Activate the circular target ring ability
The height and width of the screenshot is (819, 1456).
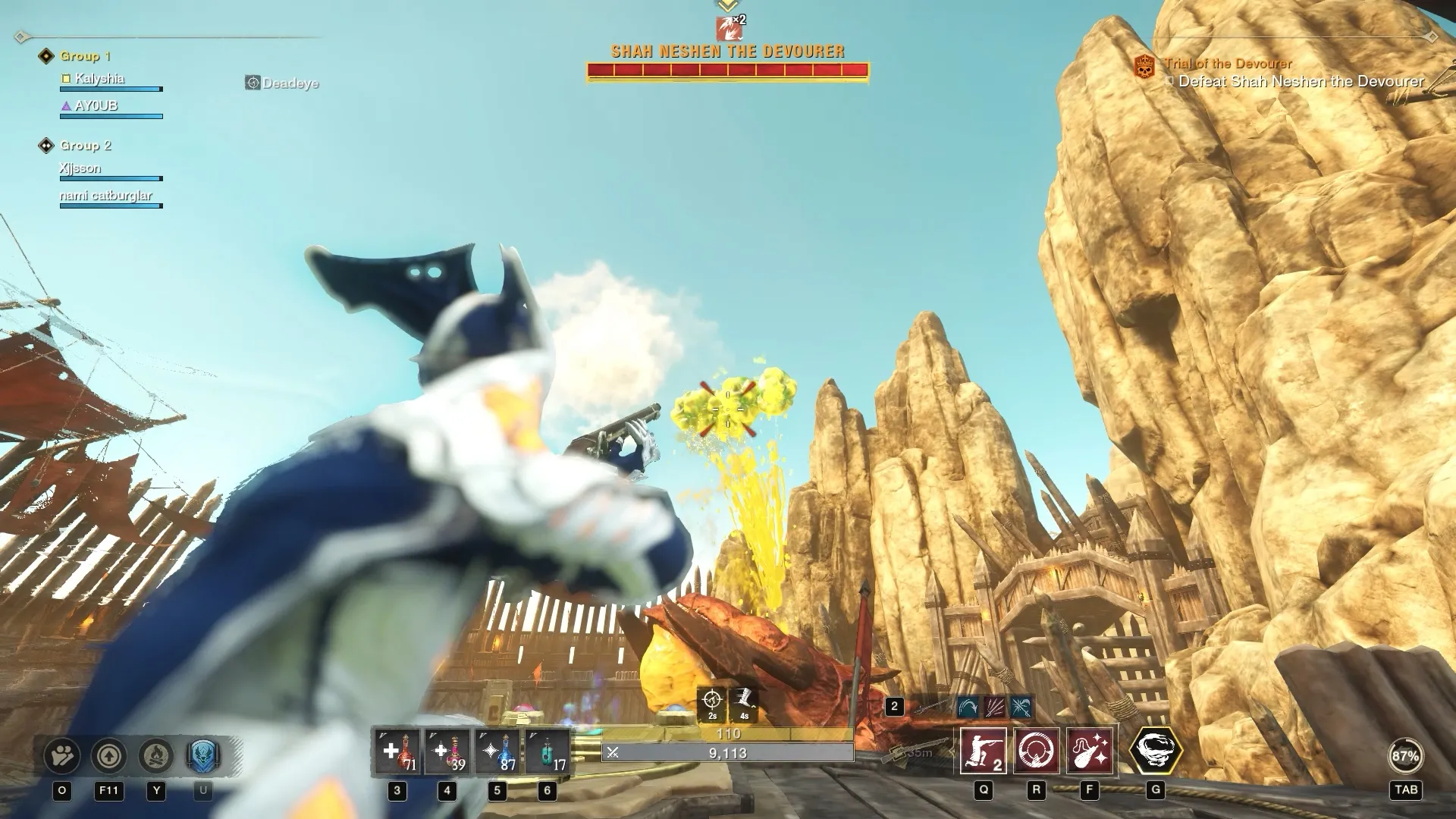click(x=1037, y=752)
